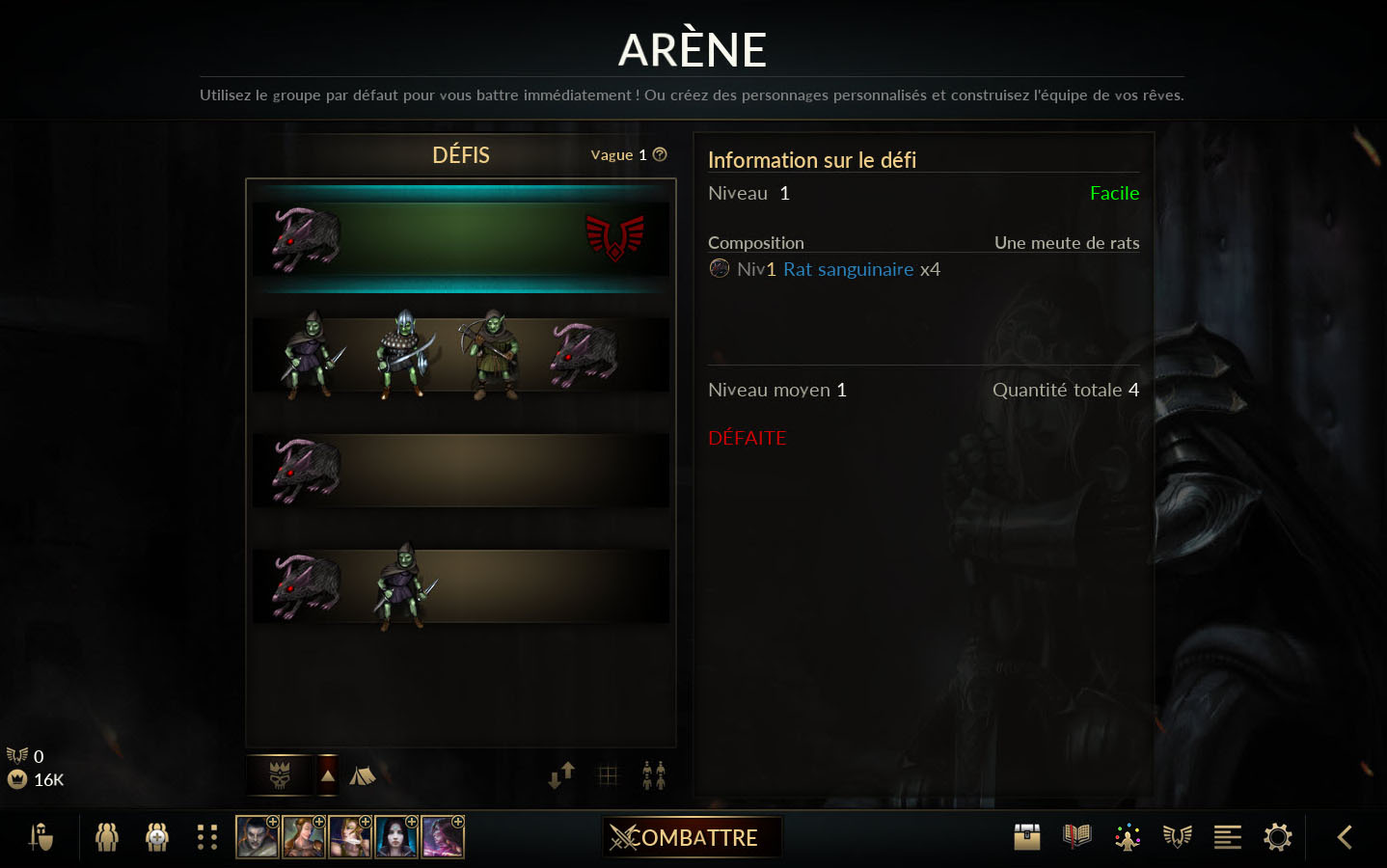Go back with the left arrow

point(1345,837)
